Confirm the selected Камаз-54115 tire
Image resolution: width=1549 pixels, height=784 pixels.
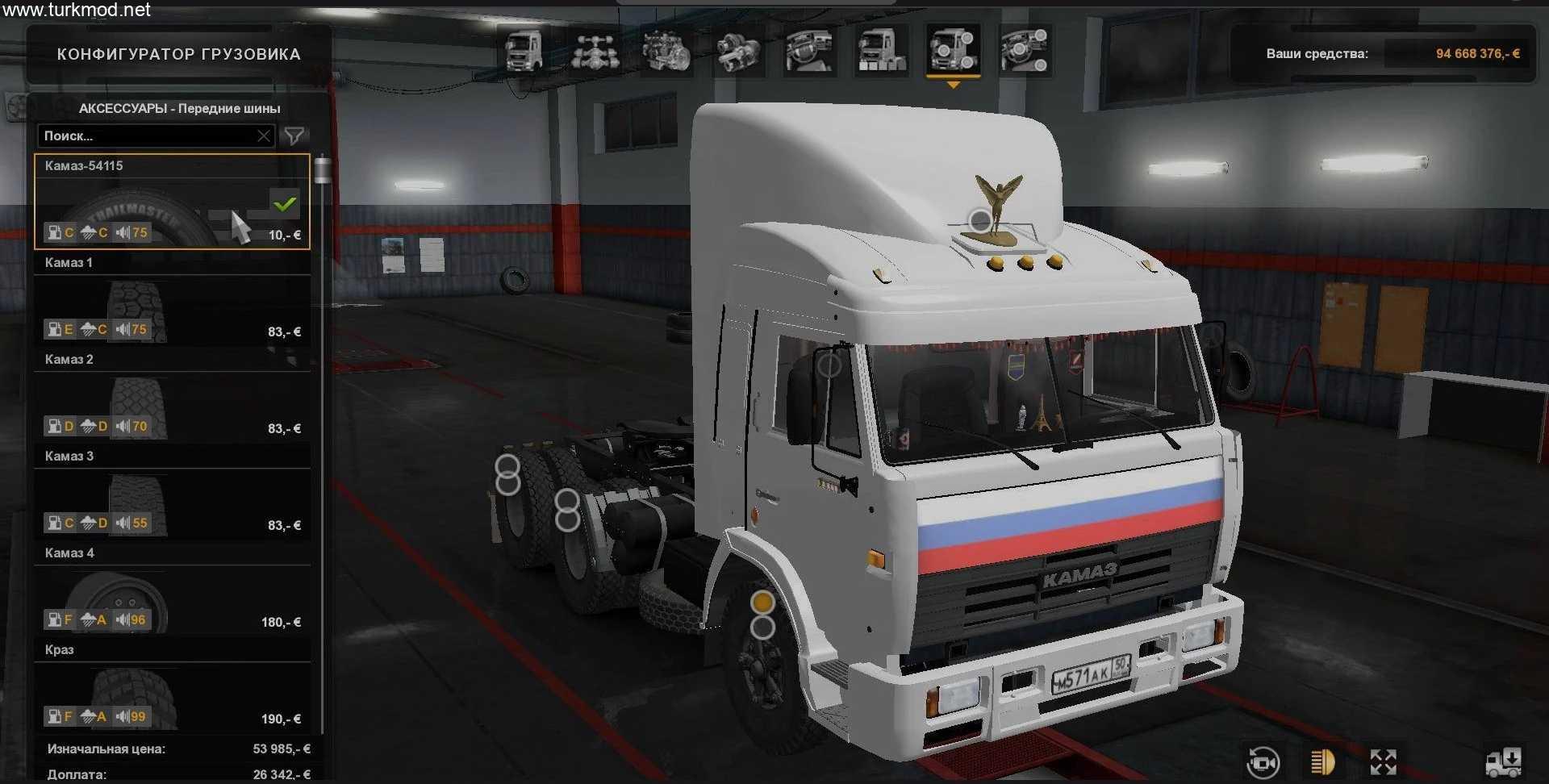click(x=284, y=204)
